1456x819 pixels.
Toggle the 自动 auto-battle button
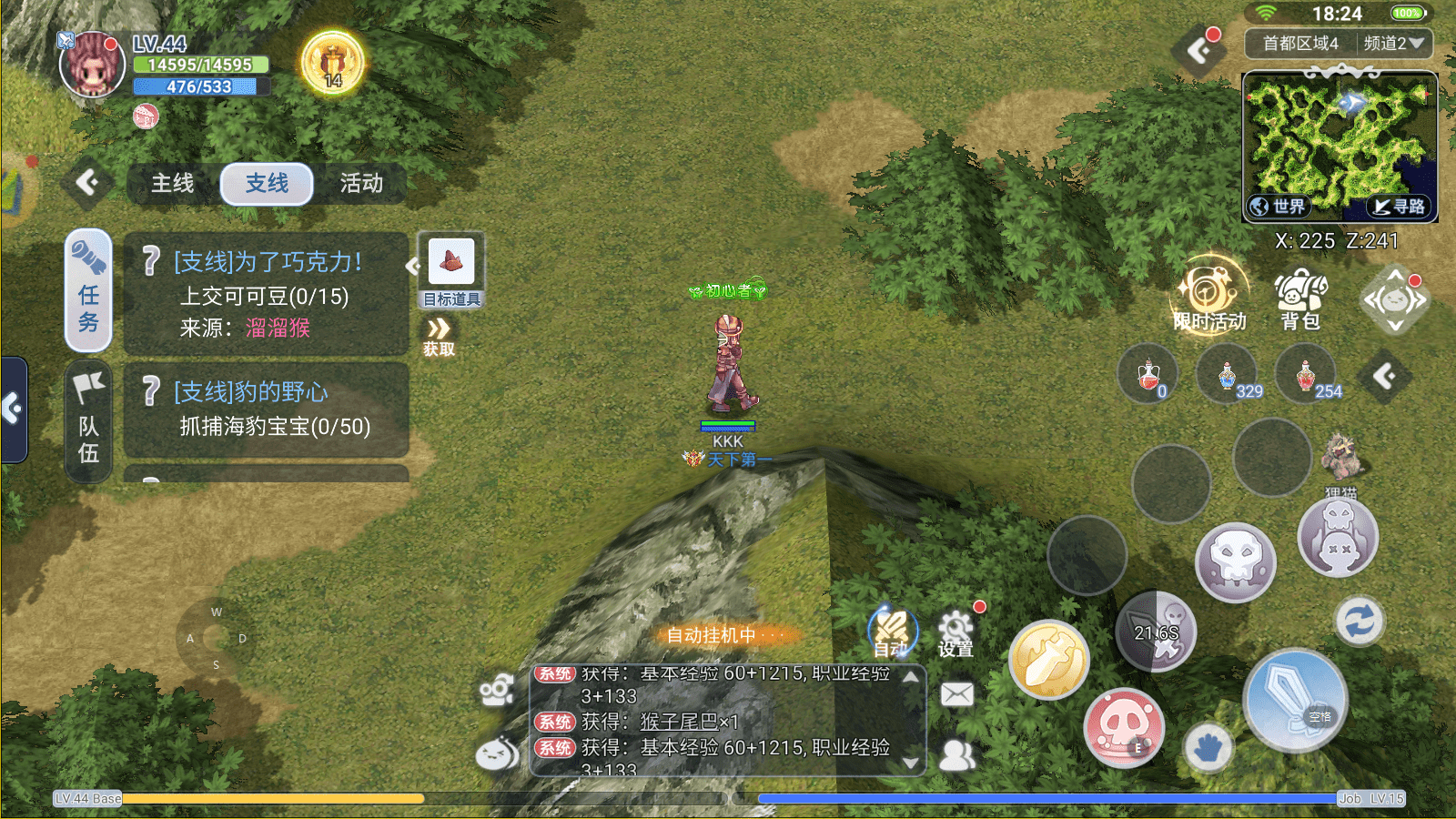[x=892, y=630]
